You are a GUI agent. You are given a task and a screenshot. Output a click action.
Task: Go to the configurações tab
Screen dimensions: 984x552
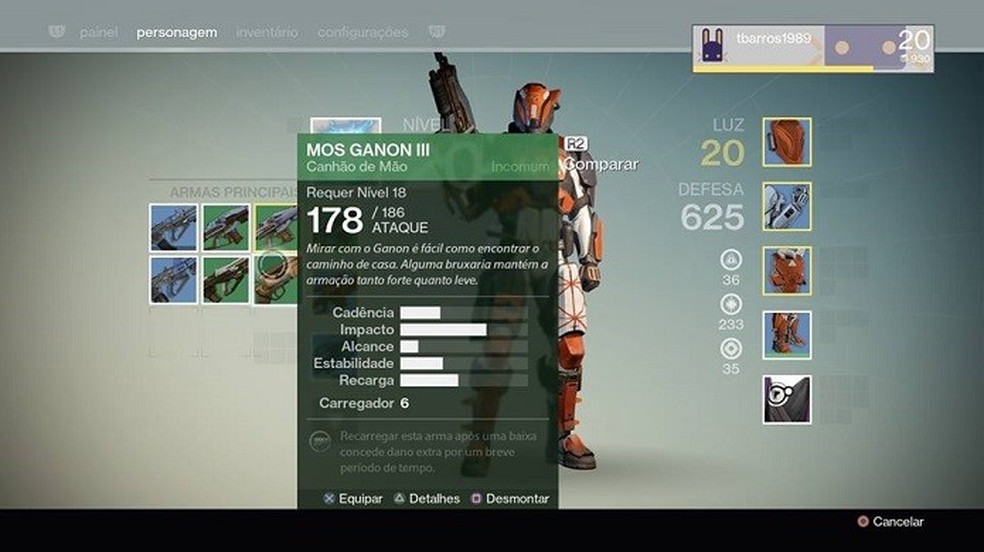point(363,32)
